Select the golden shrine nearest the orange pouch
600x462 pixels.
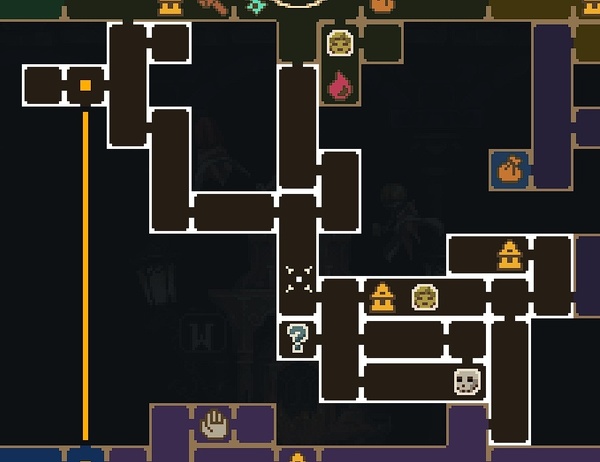click(x=510, y=255)
